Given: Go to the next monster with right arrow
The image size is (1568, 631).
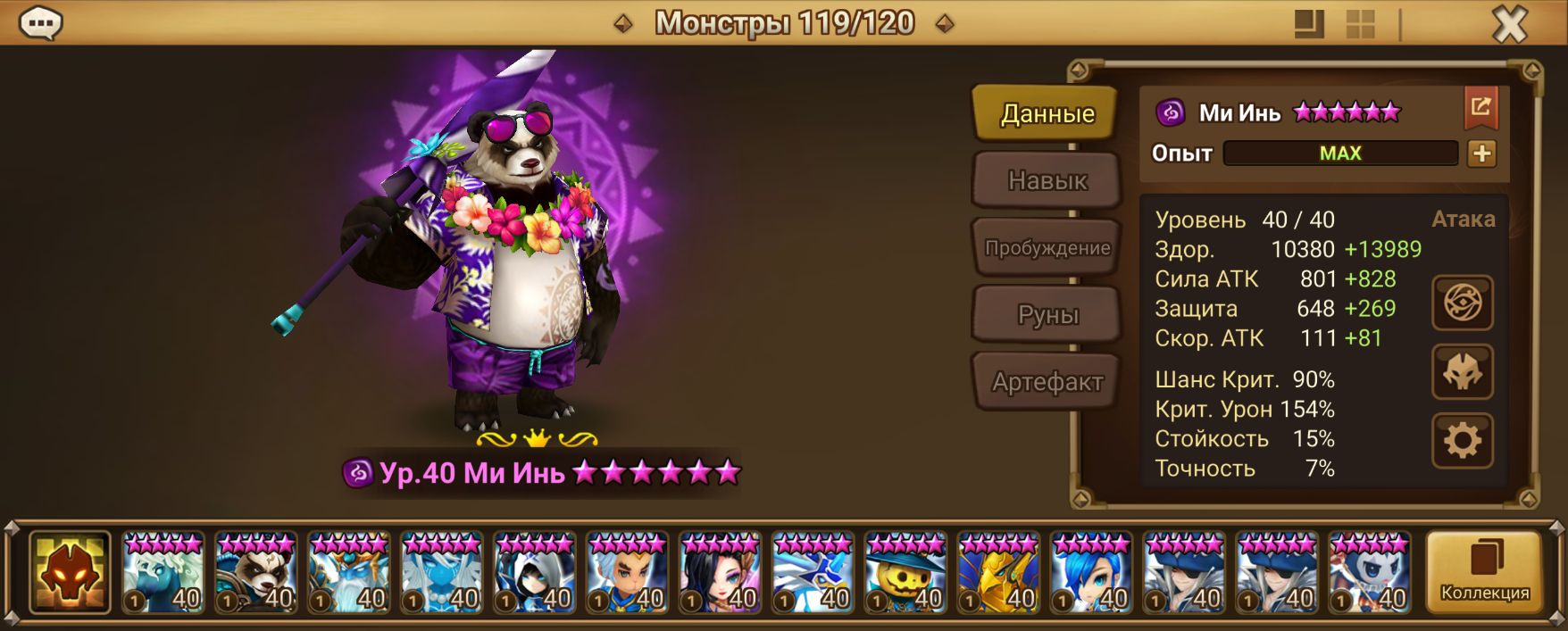Looking at the screenshot, I should 944,24.
